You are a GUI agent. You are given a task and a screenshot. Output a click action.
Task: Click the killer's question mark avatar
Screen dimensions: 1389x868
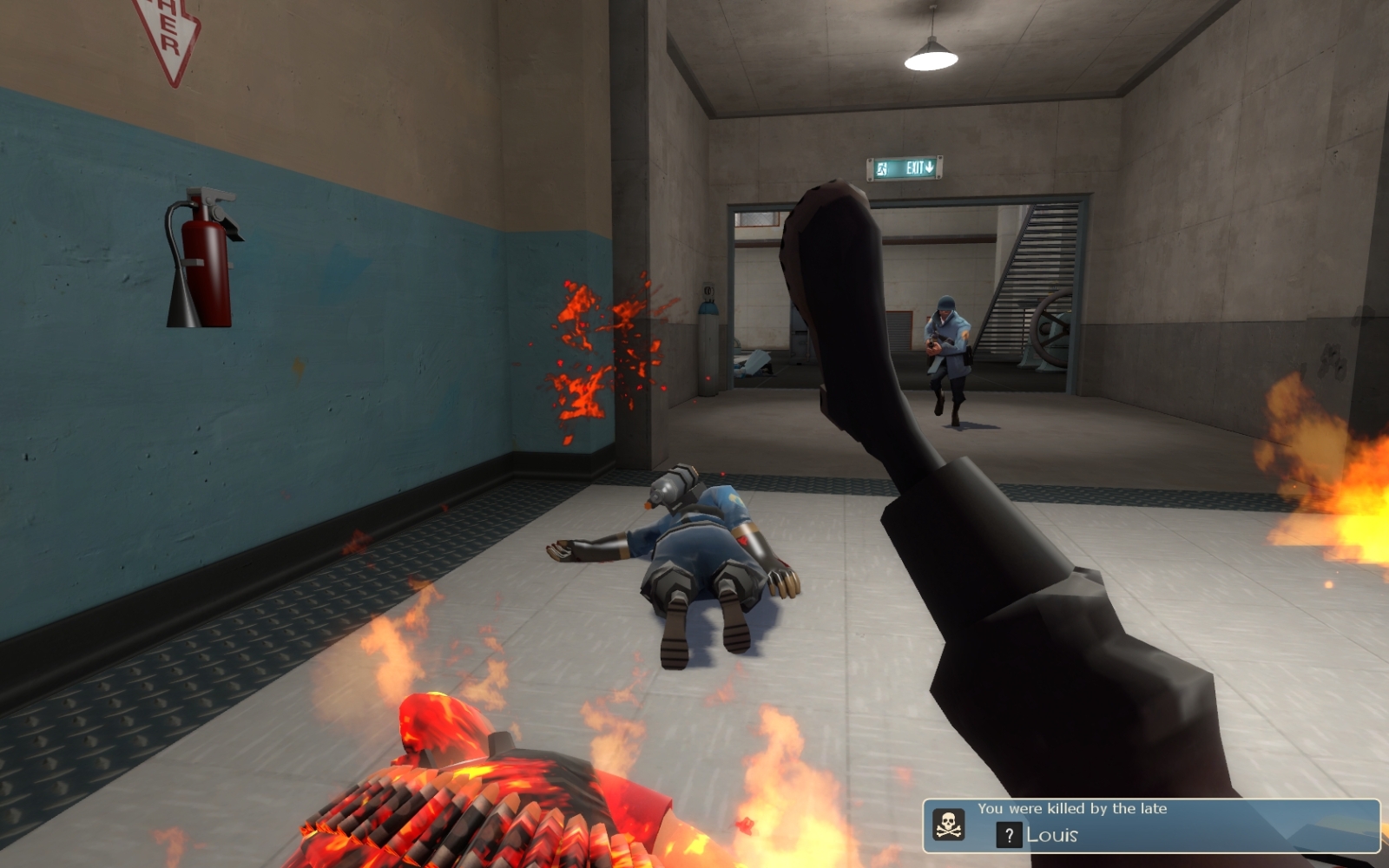click(x=1008, y=835)
